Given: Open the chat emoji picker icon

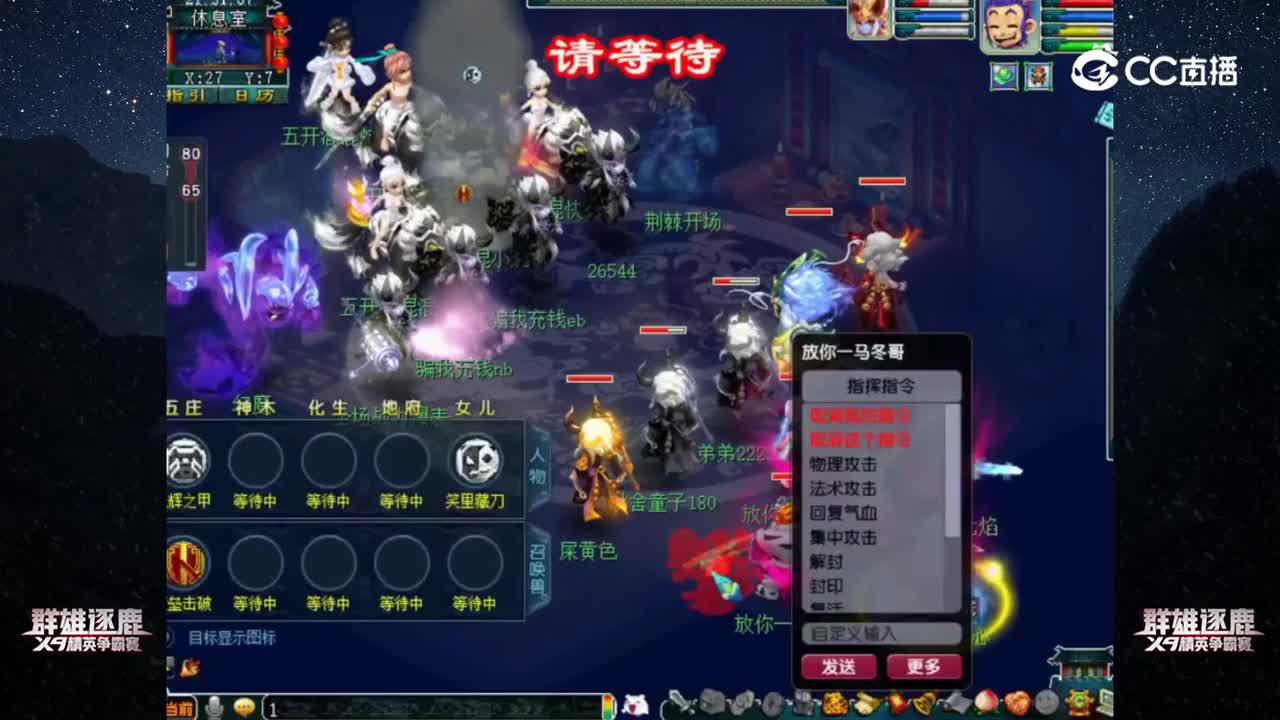Looking at the screenshot, I should coord(243,708).
